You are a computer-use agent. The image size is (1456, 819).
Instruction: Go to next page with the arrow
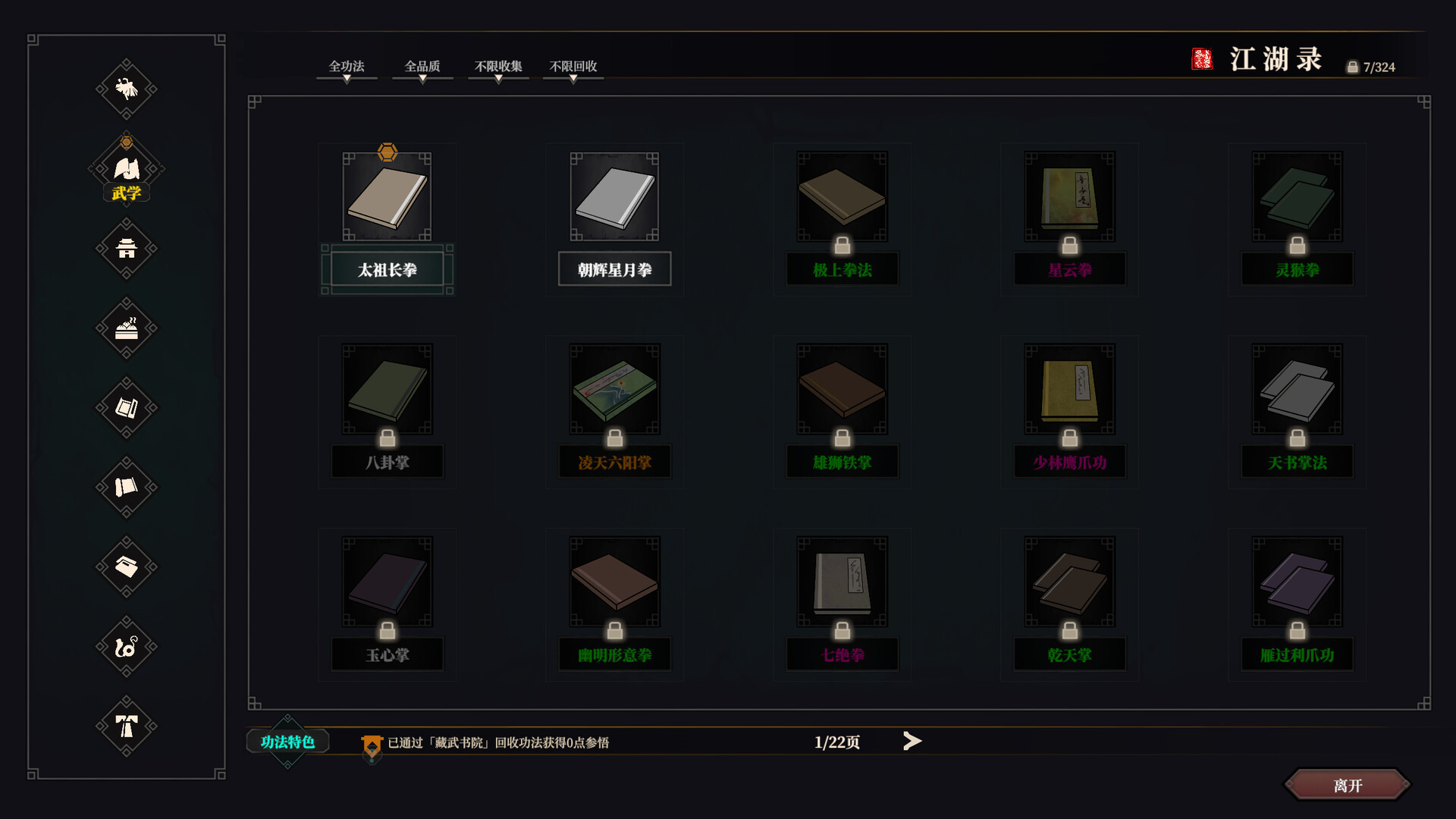[912, 741]
